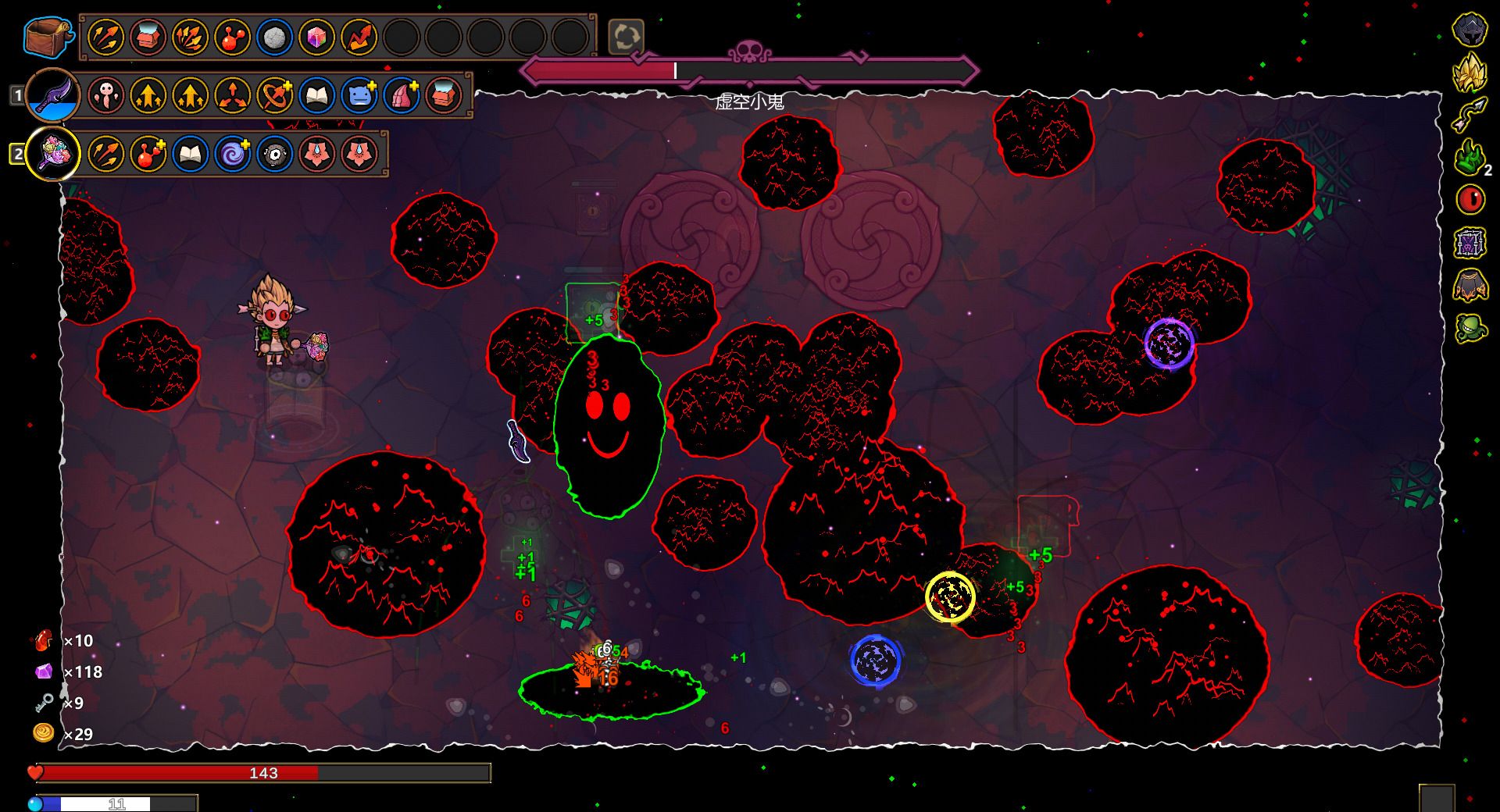This screenshot has height=812, width=1500.
Task: Click the green claw hand relic
Action: (x=1470, y=157)
